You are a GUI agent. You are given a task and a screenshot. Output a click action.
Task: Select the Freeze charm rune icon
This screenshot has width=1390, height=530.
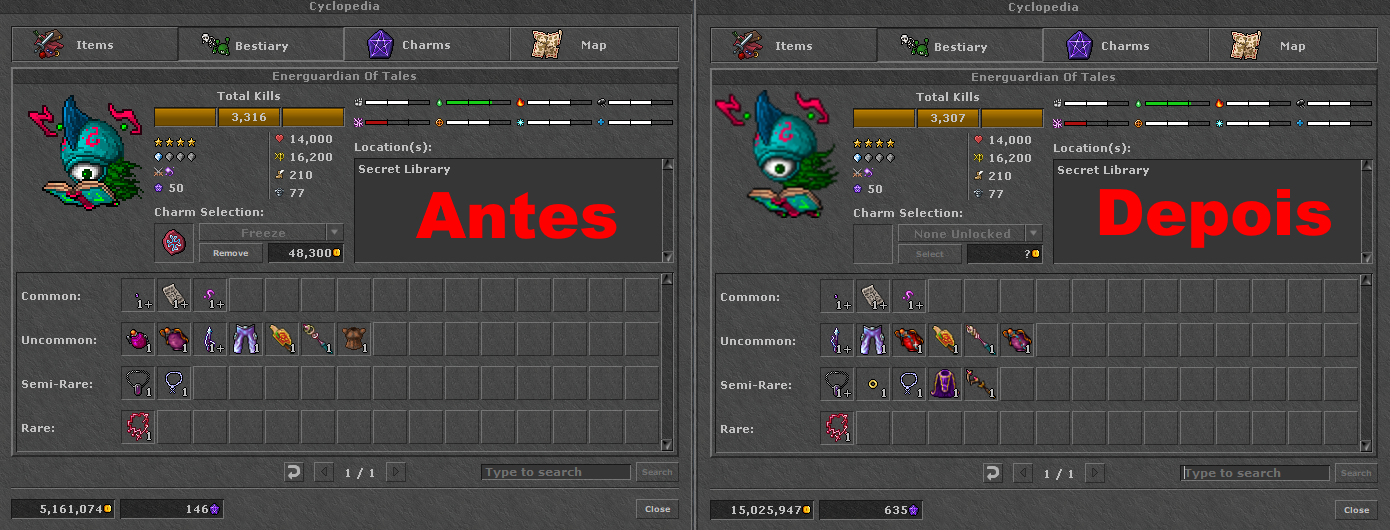(x=172, y=243)
